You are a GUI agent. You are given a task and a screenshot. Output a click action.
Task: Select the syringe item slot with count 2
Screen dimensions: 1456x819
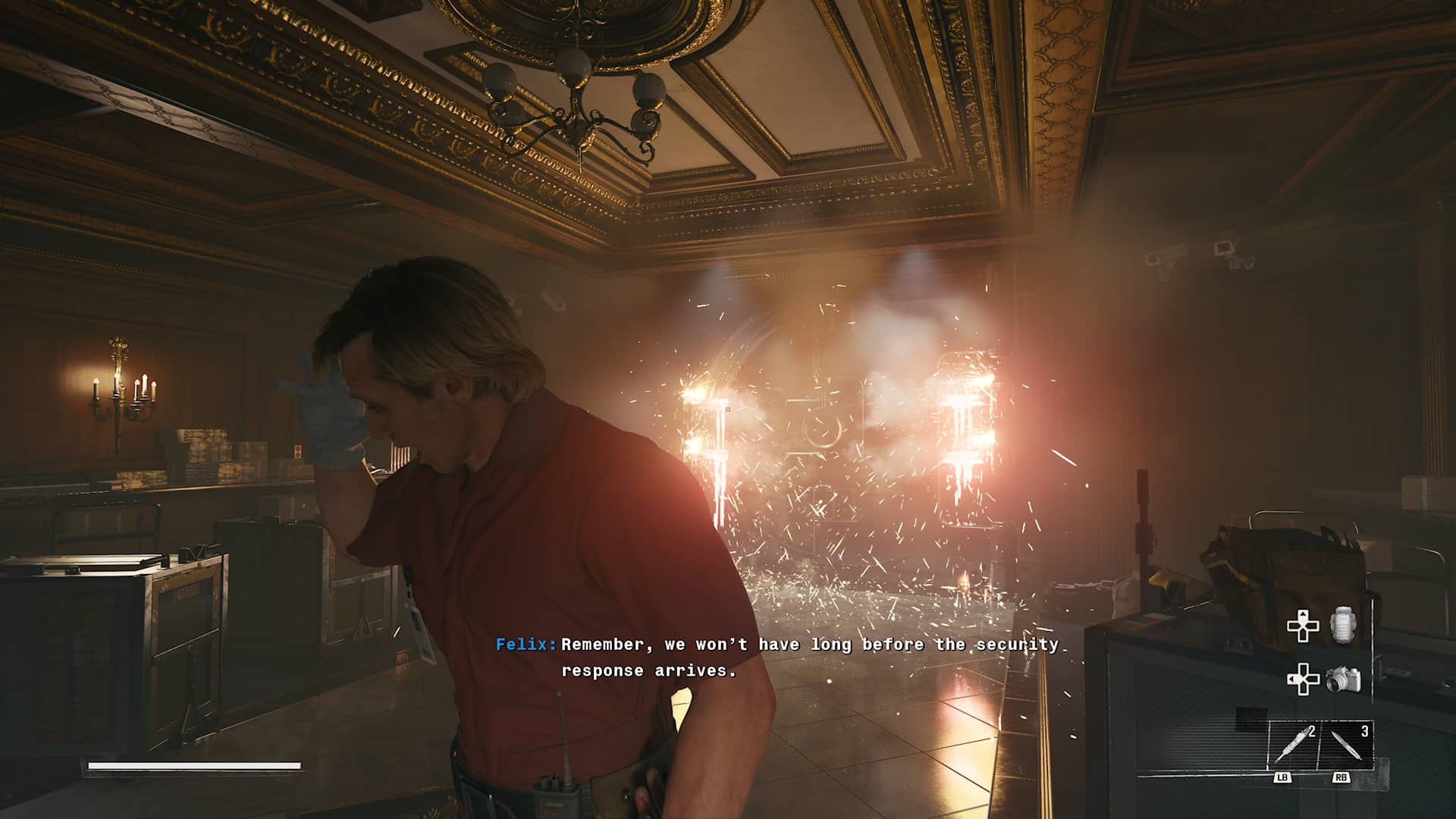coord(1293,744)
